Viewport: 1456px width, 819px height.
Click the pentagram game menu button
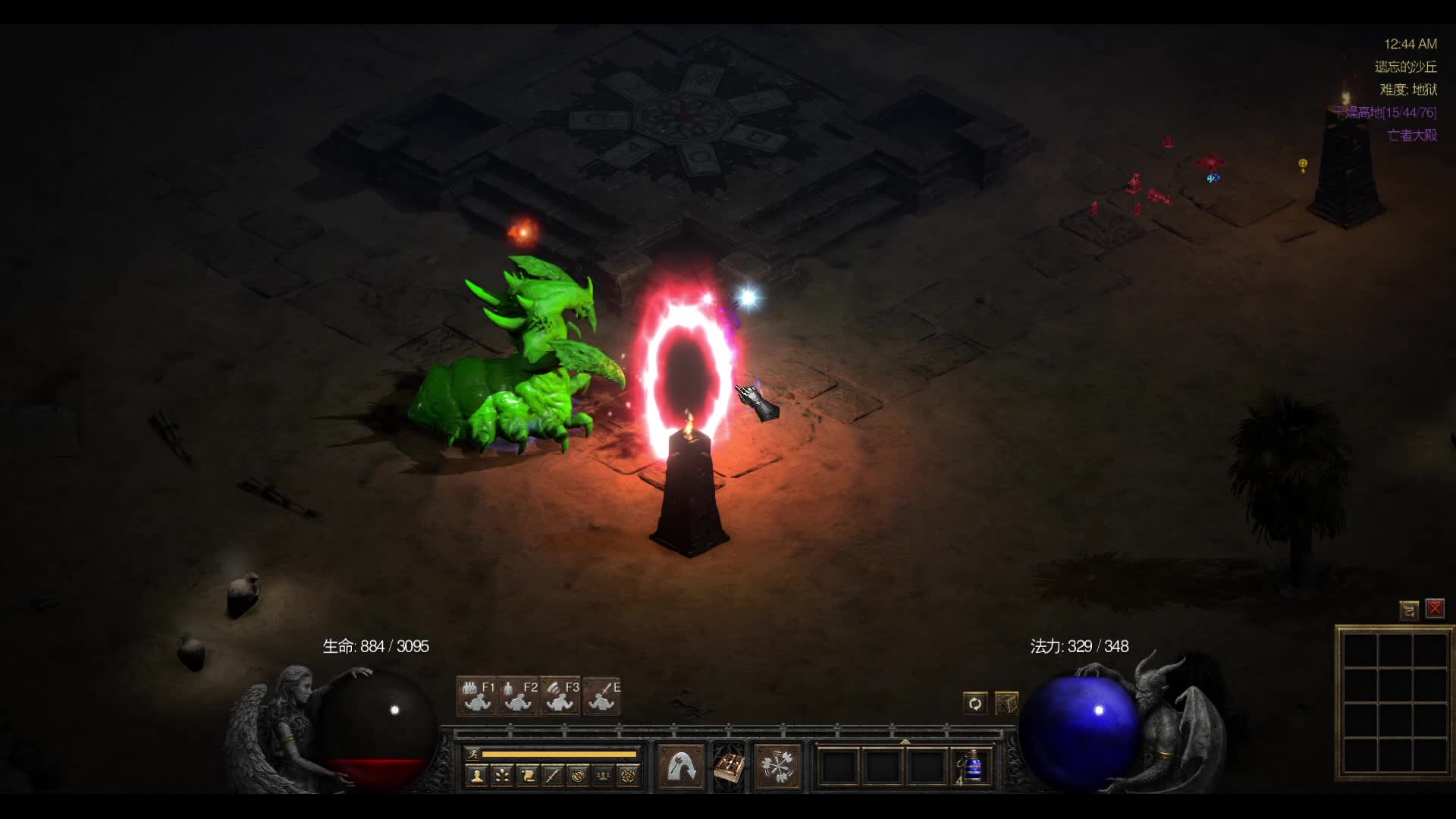point(628,776)
